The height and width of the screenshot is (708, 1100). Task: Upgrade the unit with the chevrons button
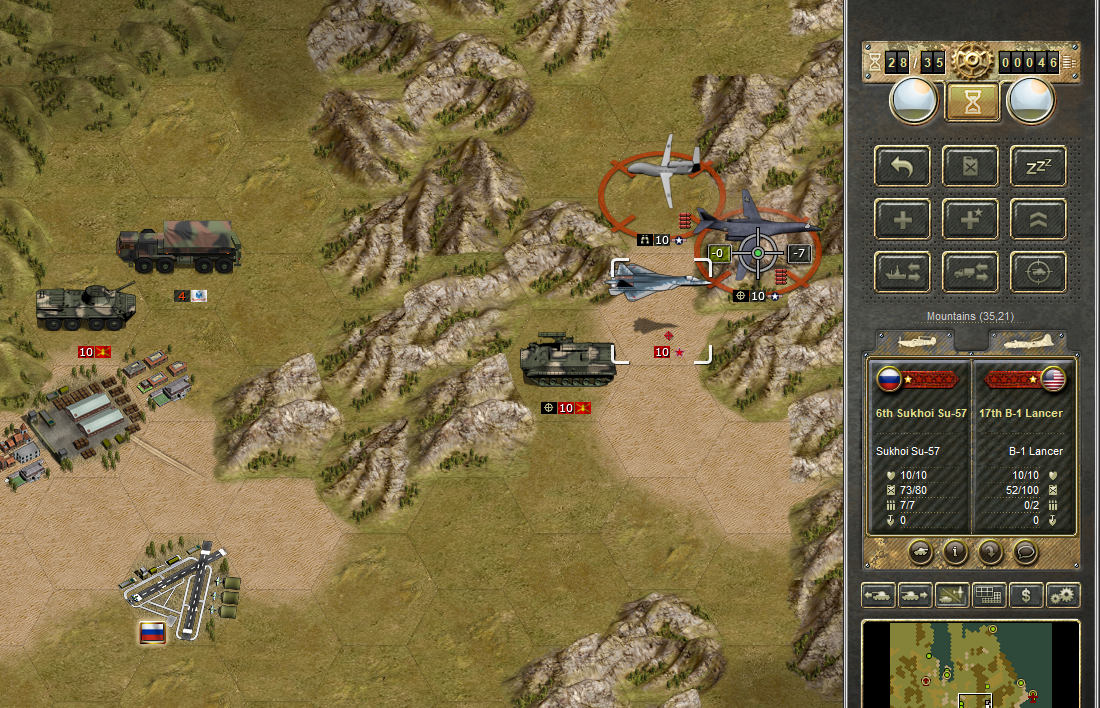click(x=1038, y=219)
